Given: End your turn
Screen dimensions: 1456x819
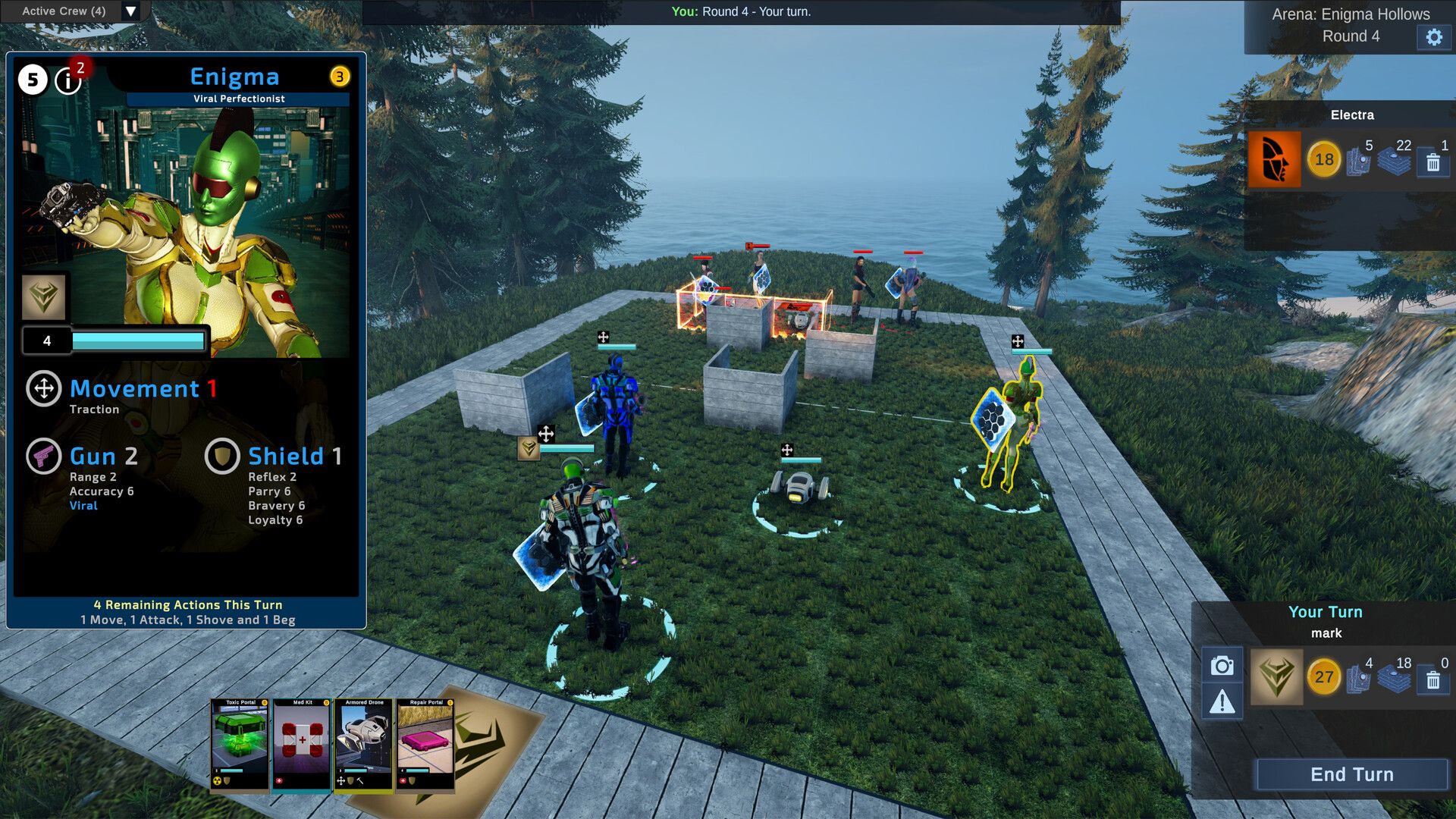Looking at the screenshot, I should pyautogui.click(x=1352, y=774).
